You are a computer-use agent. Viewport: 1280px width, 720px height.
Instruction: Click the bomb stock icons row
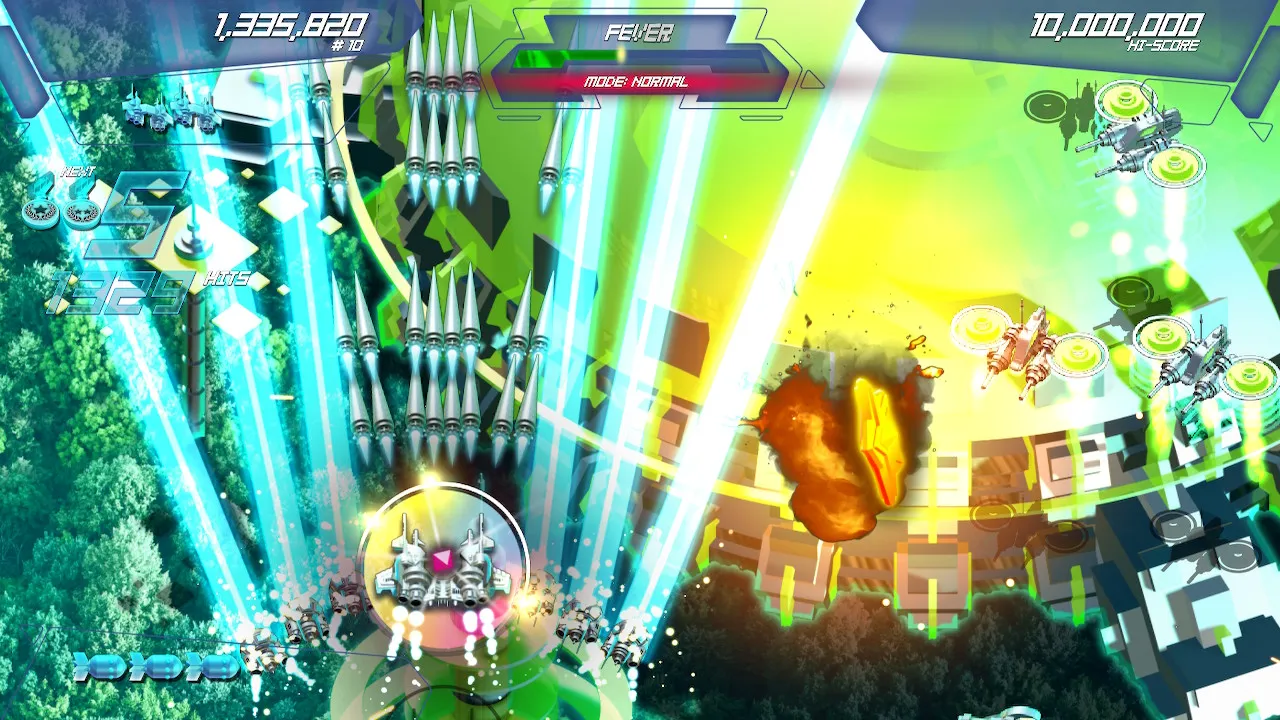pos(155,665)
